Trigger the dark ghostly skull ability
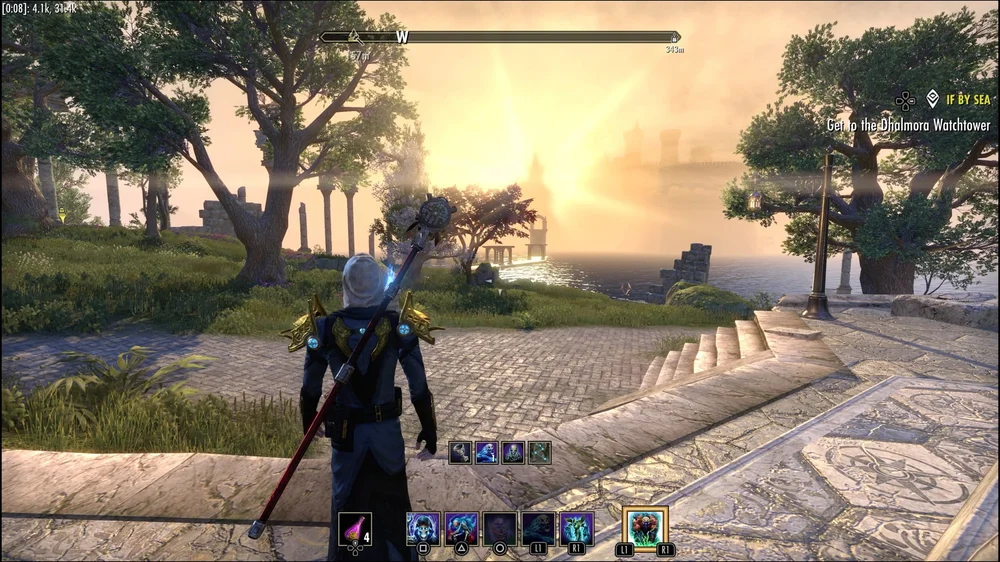The height and width of the screenshot is (562, 1000). point(539,528)
